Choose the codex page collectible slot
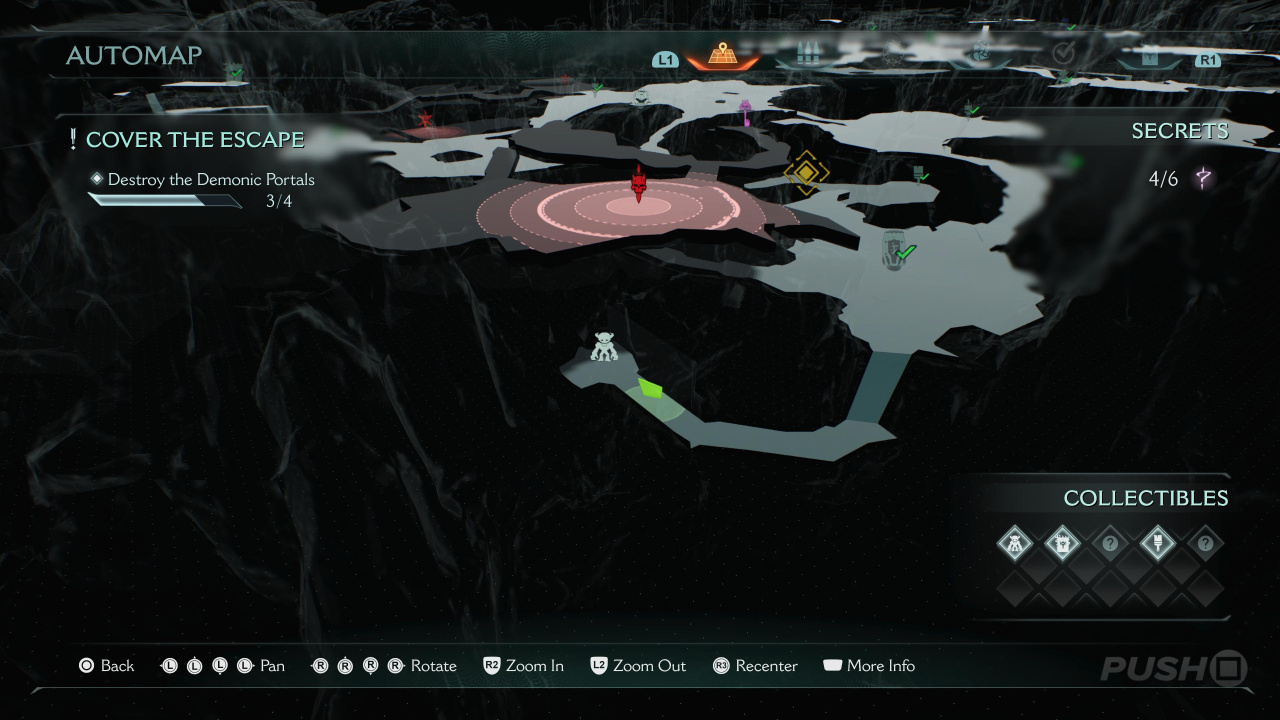This screenshot has width=1280, height=720. point(1062,544)
